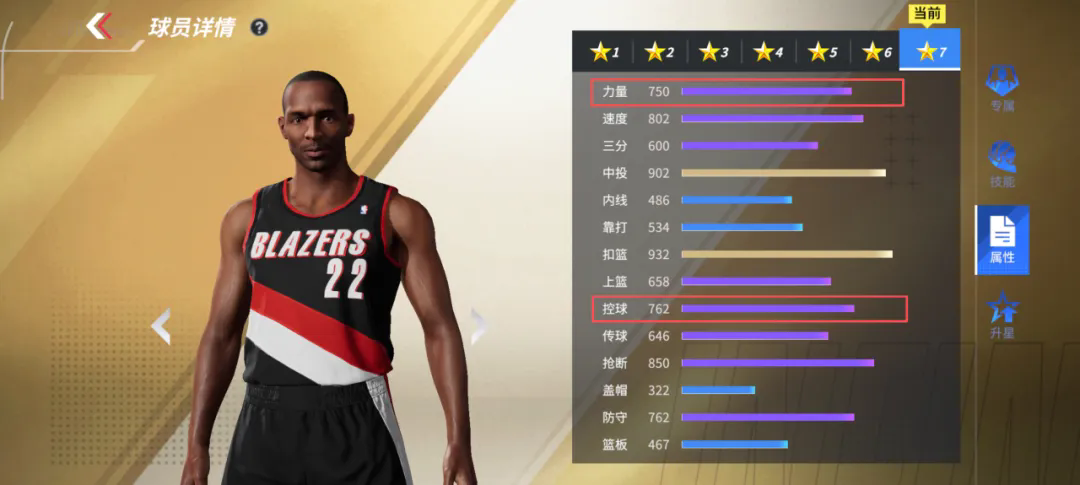View the 5-star attribute tab
This screenshot has height=485, width=1080.
823,51
